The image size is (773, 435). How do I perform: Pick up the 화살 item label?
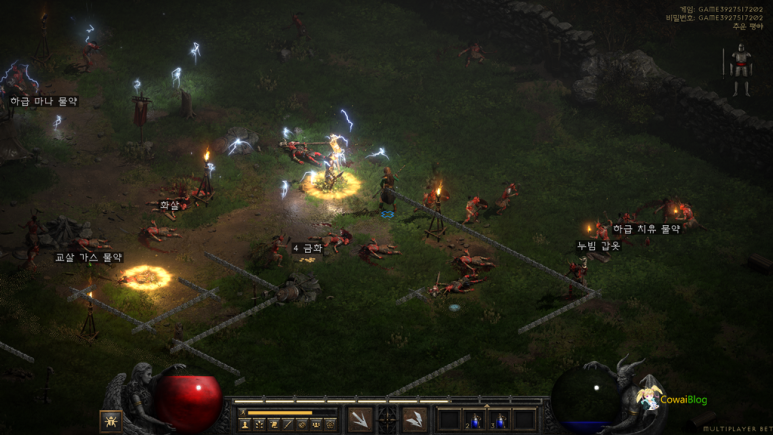click(x=170, y=205)
